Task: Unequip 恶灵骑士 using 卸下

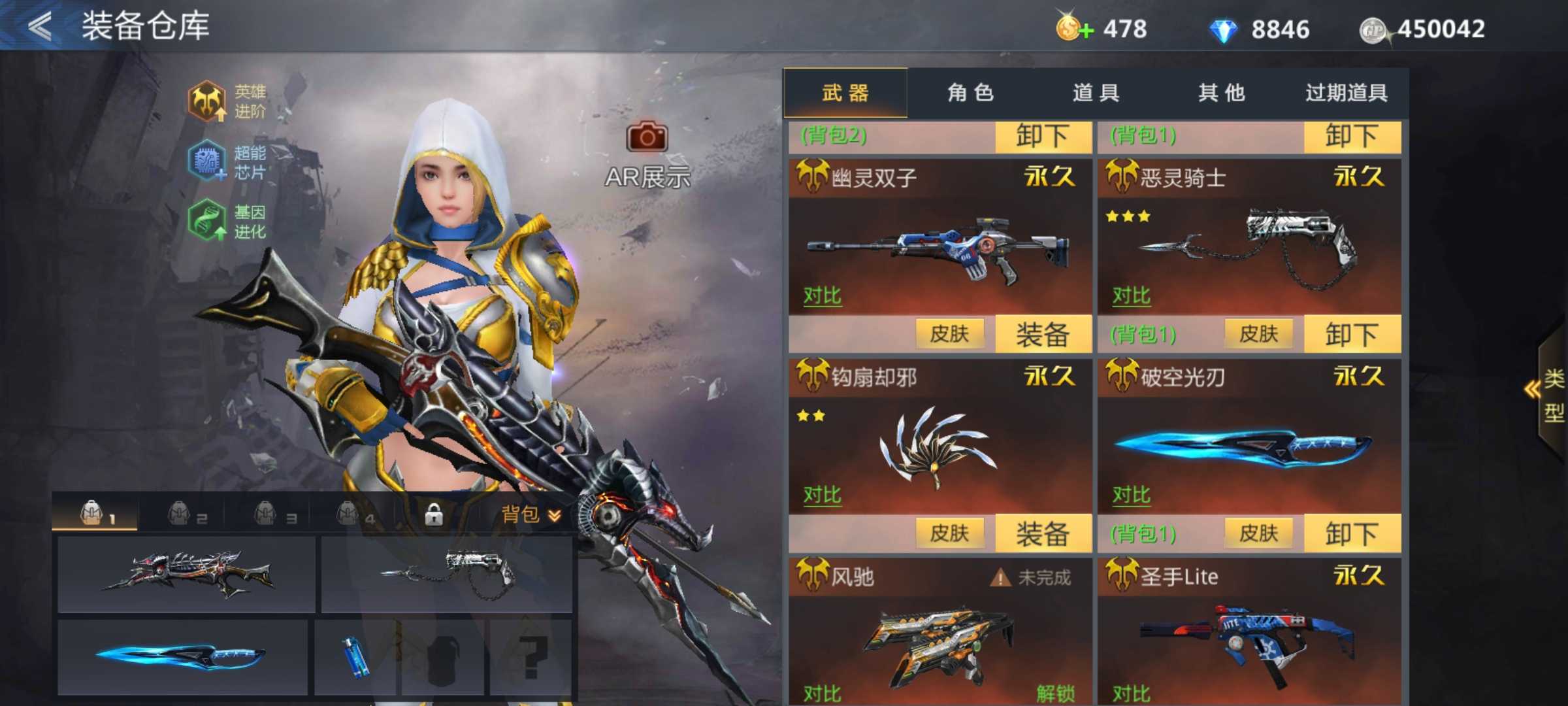Action: click(x=1352, y=333)
